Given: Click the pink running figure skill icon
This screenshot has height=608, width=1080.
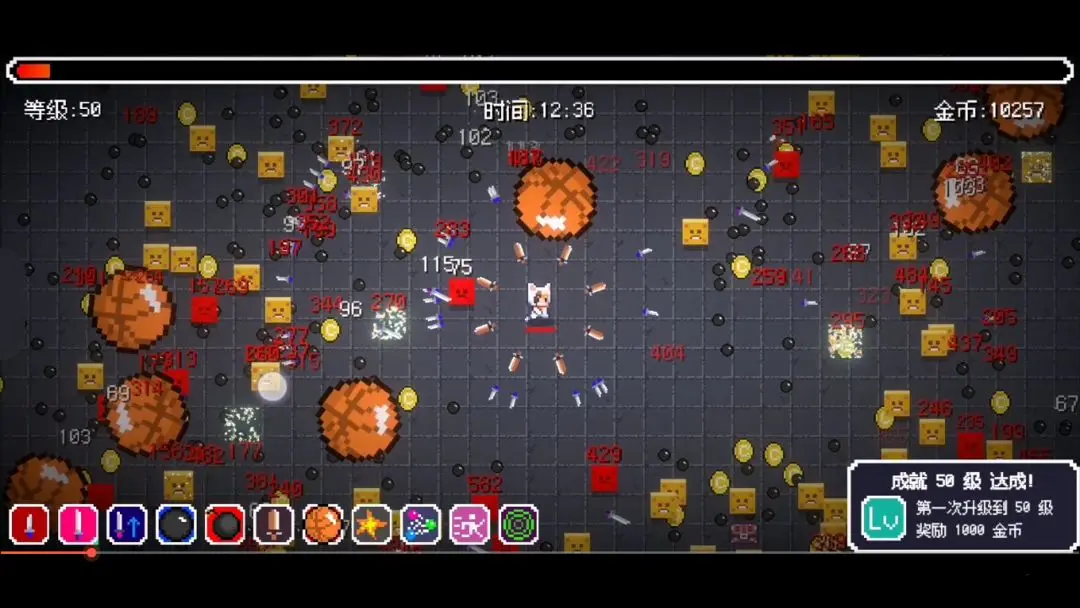Looking at the screenshot, I should pos(470,525).
